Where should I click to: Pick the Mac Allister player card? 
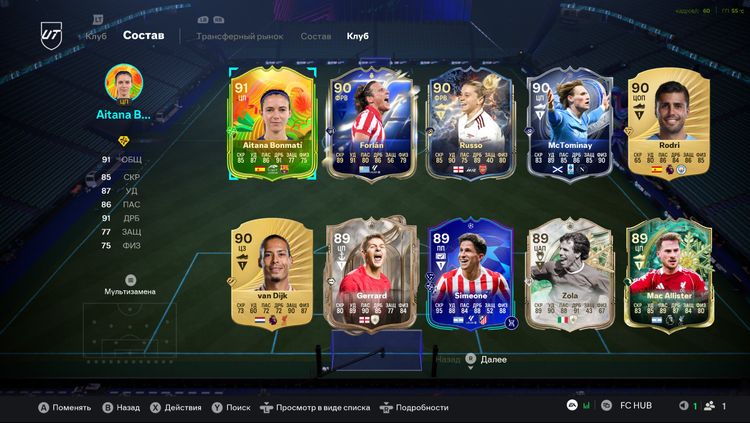[x=668, y=274]
